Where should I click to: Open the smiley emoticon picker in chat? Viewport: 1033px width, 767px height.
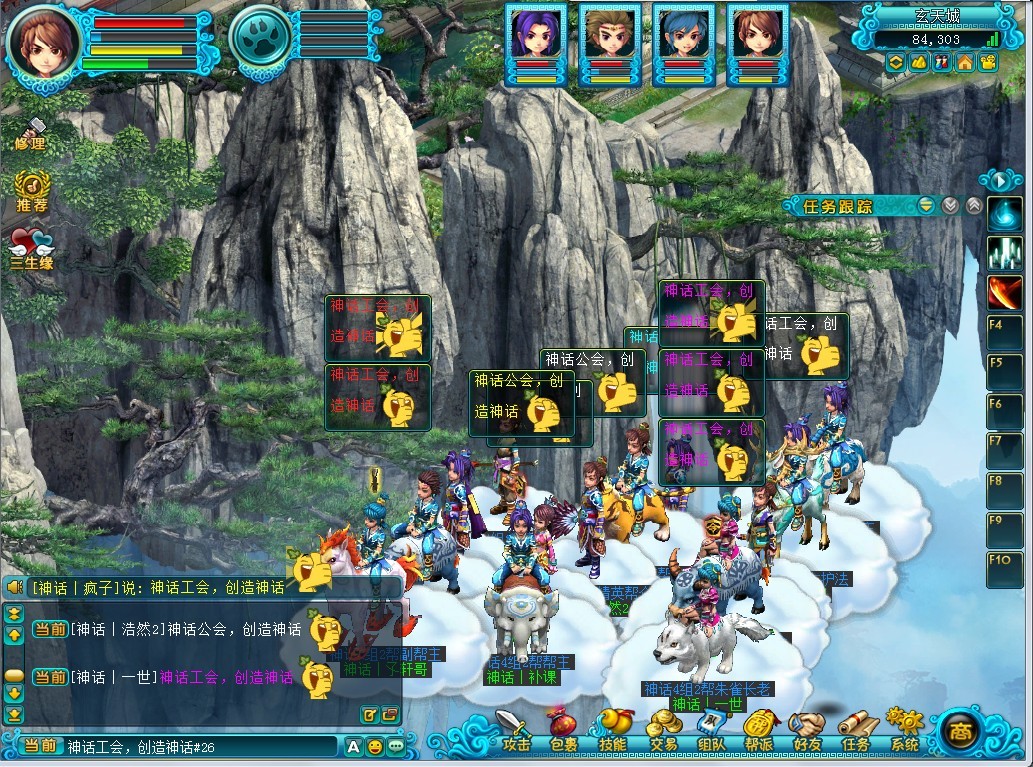coord(374,746)
